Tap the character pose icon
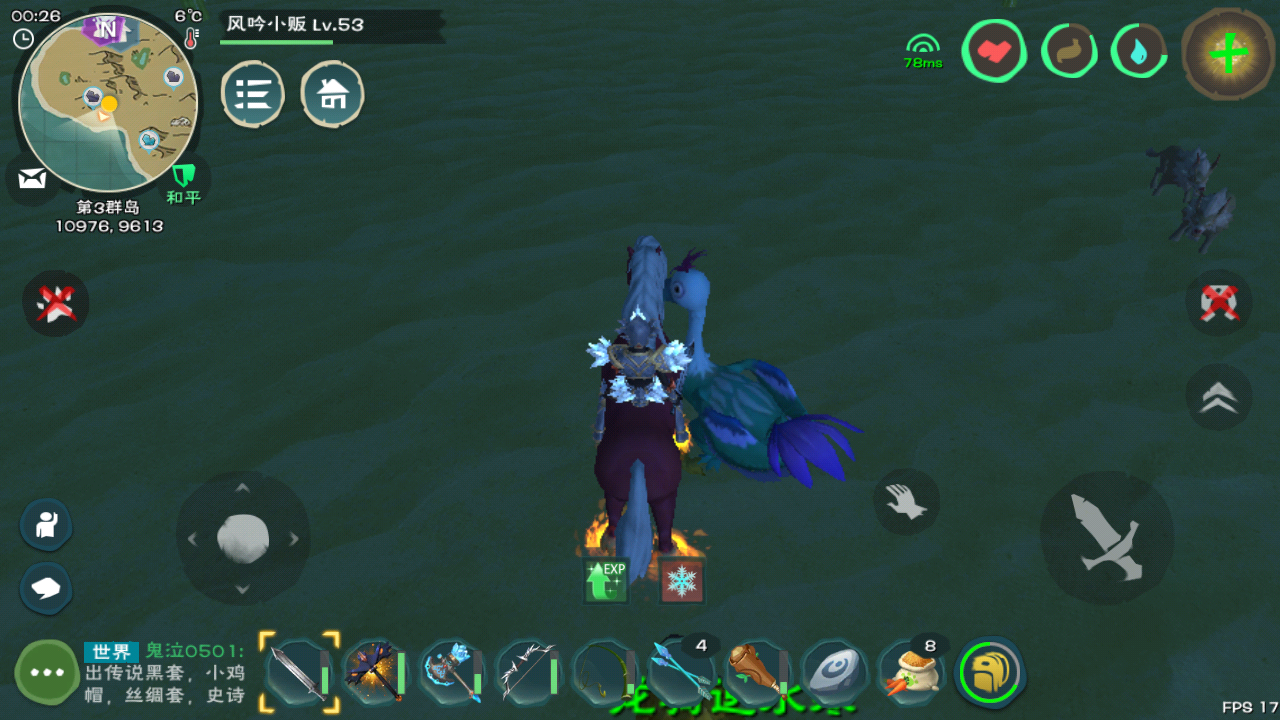 click(x=46, y=524)
